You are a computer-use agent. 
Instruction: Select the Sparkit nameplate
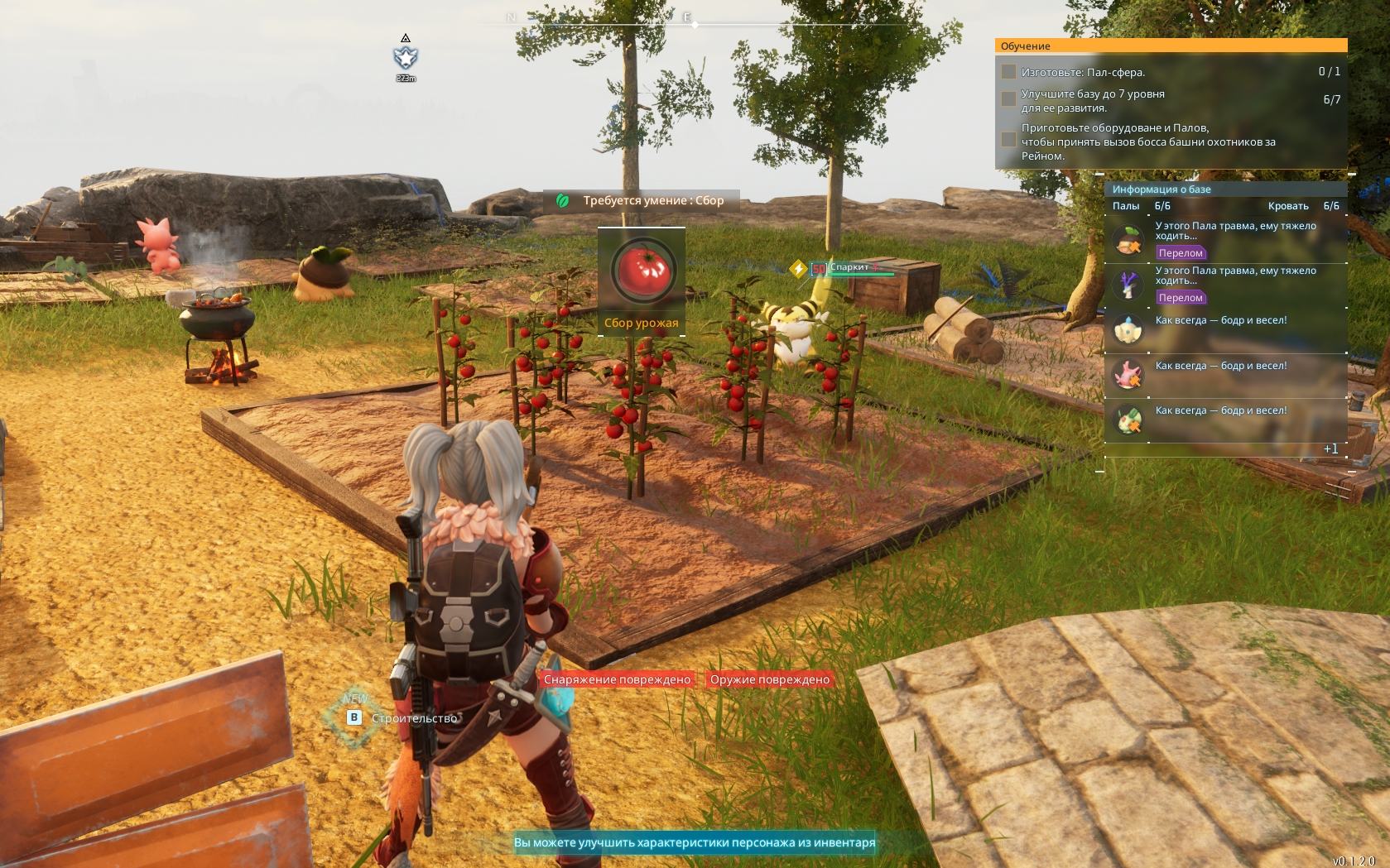[849, 267]
